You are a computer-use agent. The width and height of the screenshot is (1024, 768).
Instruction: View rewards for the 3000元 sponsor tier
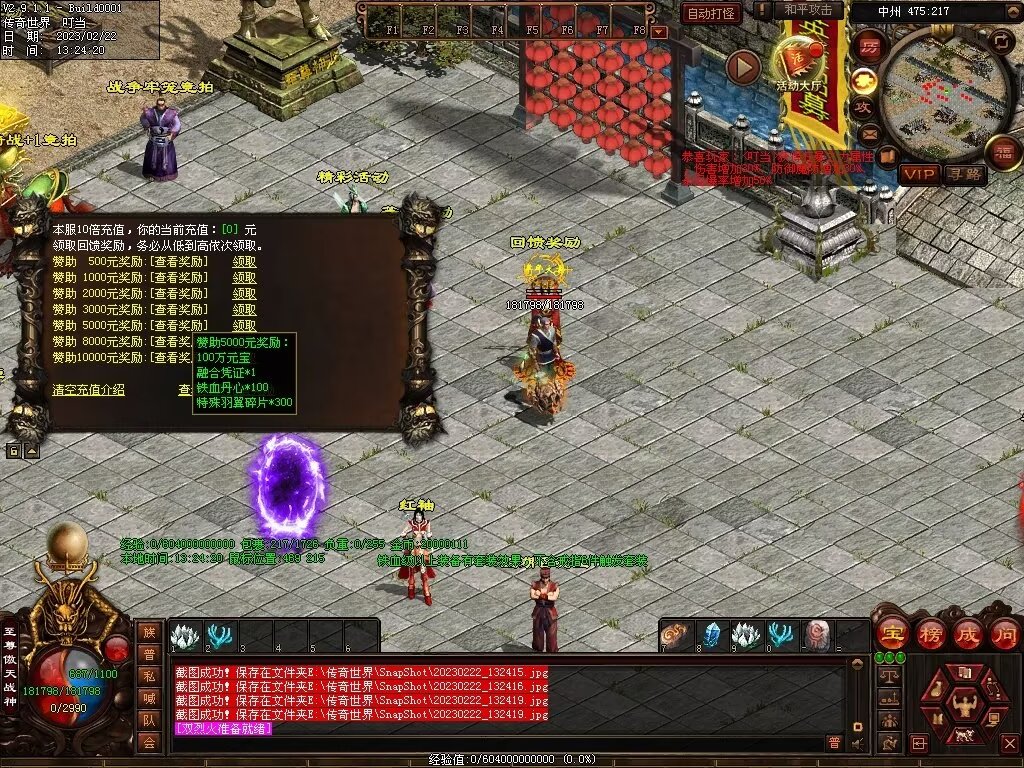point(179,310)
